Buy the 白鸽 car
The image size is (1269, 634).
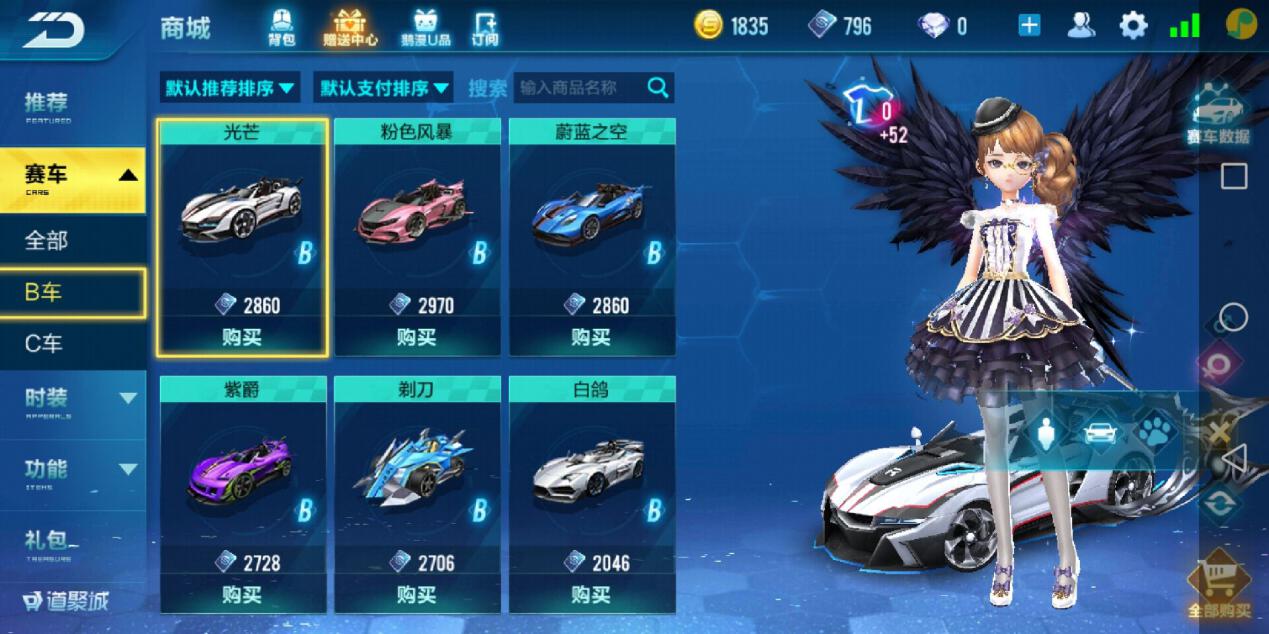click(591, 595)
